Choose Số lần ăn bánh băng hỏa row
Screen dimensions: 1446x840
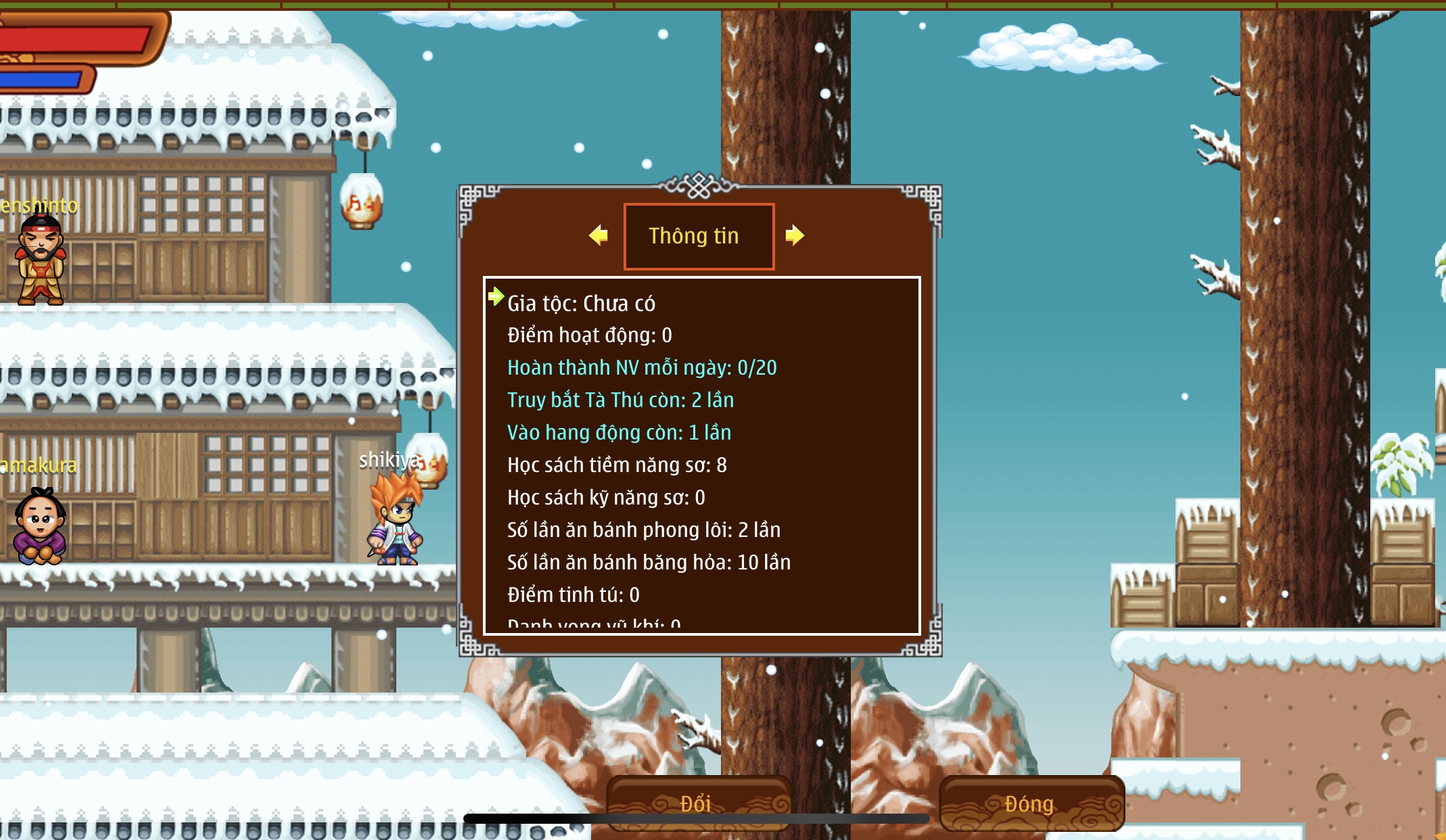[x=649, y=563]
